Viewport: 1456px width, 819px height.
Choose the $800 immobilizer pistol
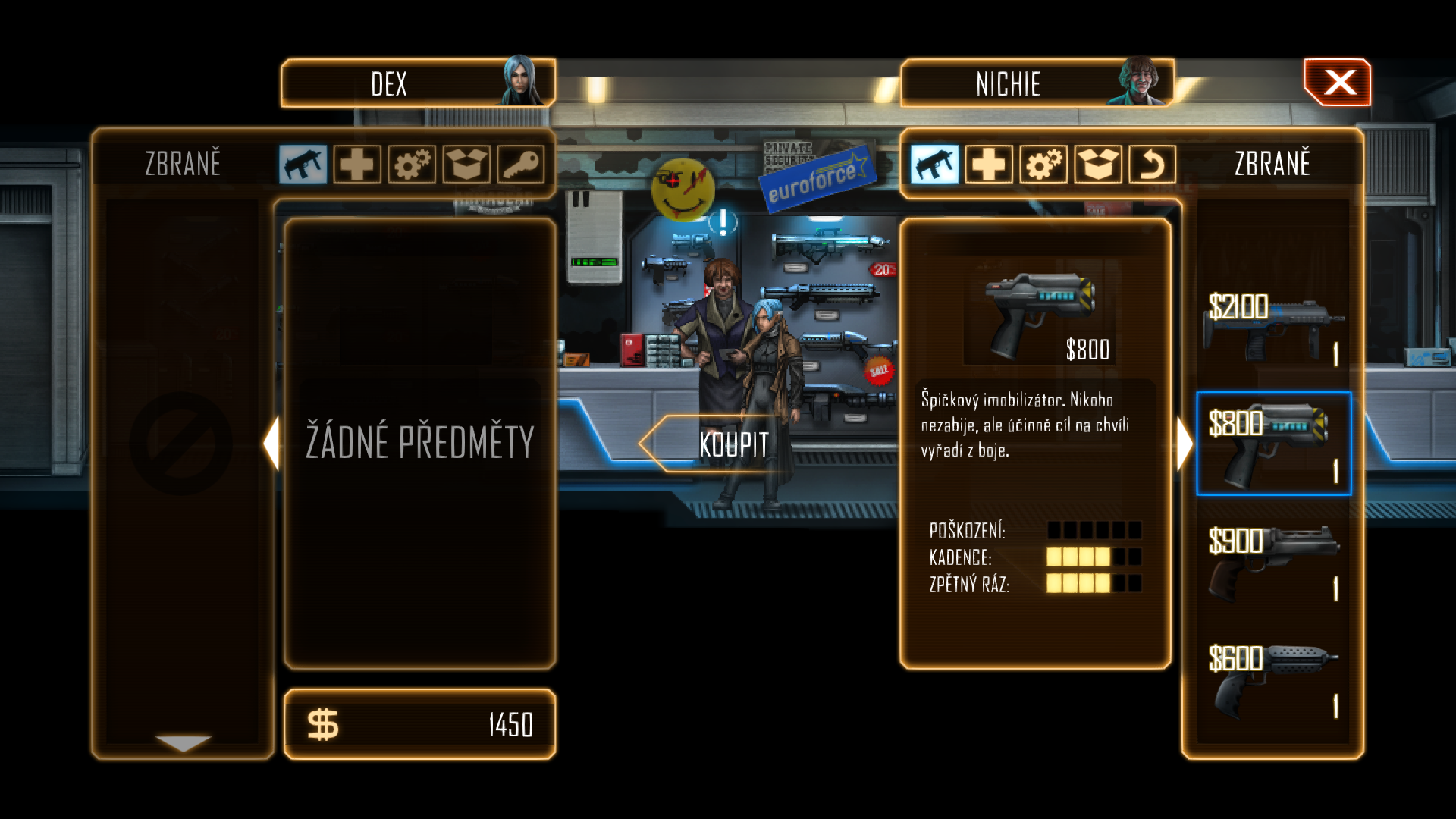click(x=1272, y=444)
